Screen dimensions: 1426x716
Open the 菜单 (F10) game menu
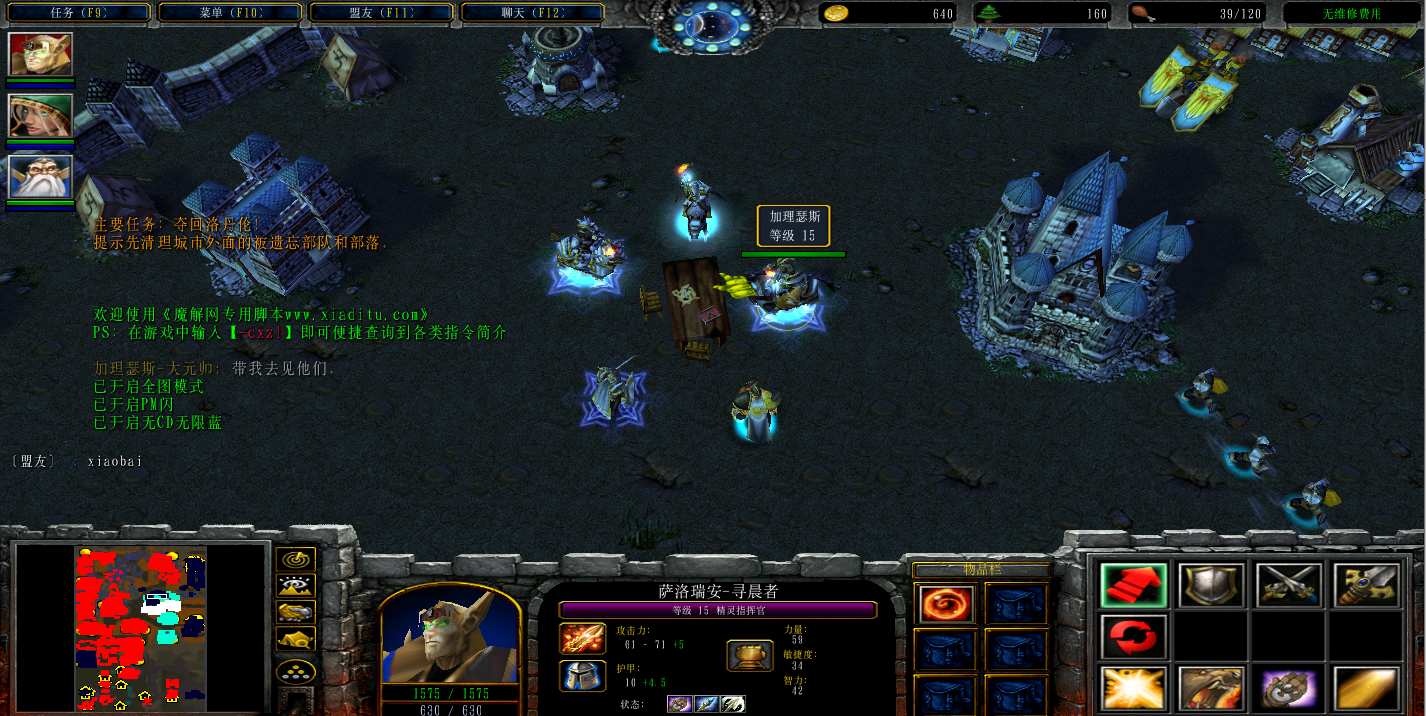point(231,13)
